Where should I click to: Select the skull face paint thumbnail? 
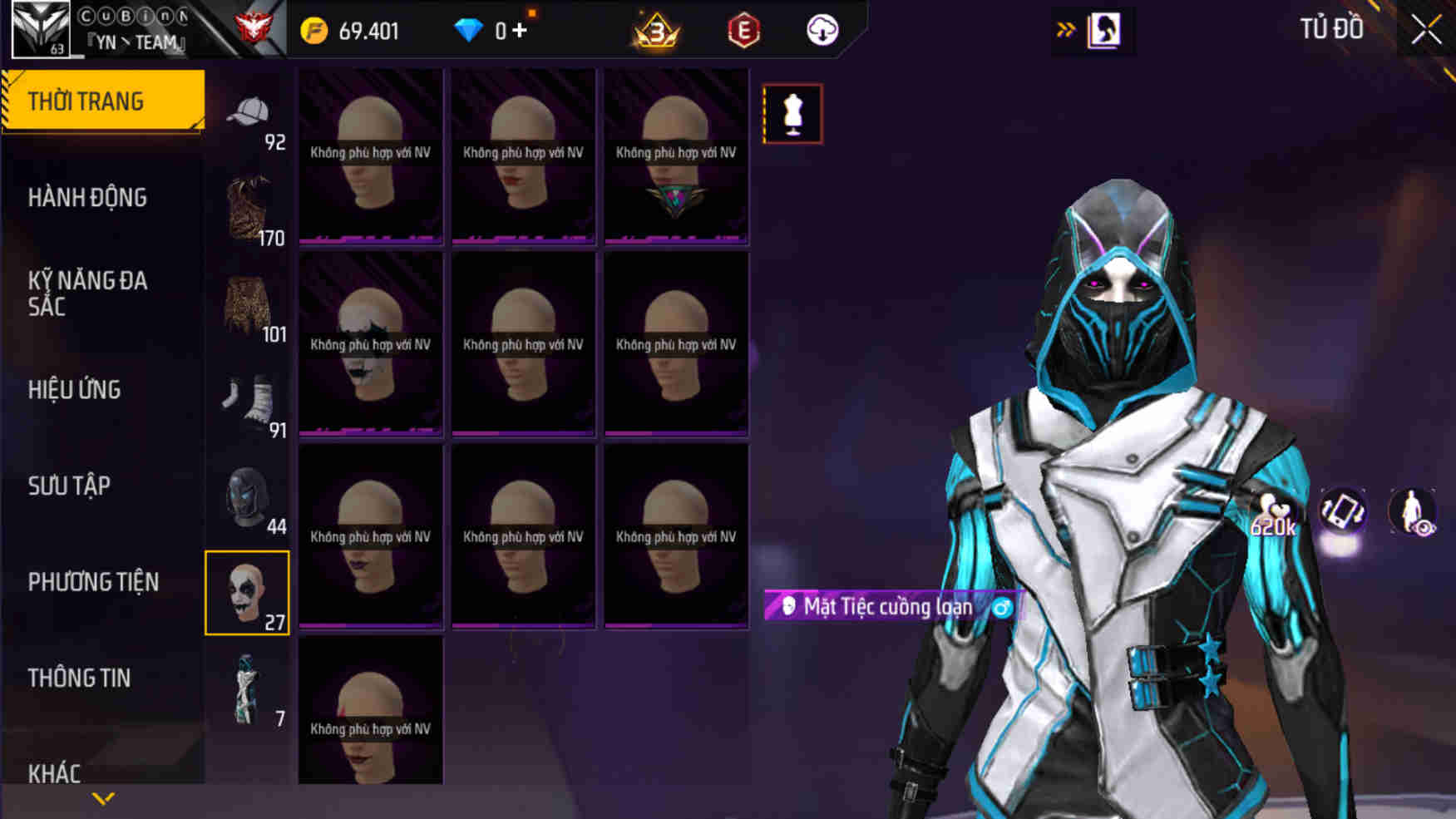coord(370,349)
